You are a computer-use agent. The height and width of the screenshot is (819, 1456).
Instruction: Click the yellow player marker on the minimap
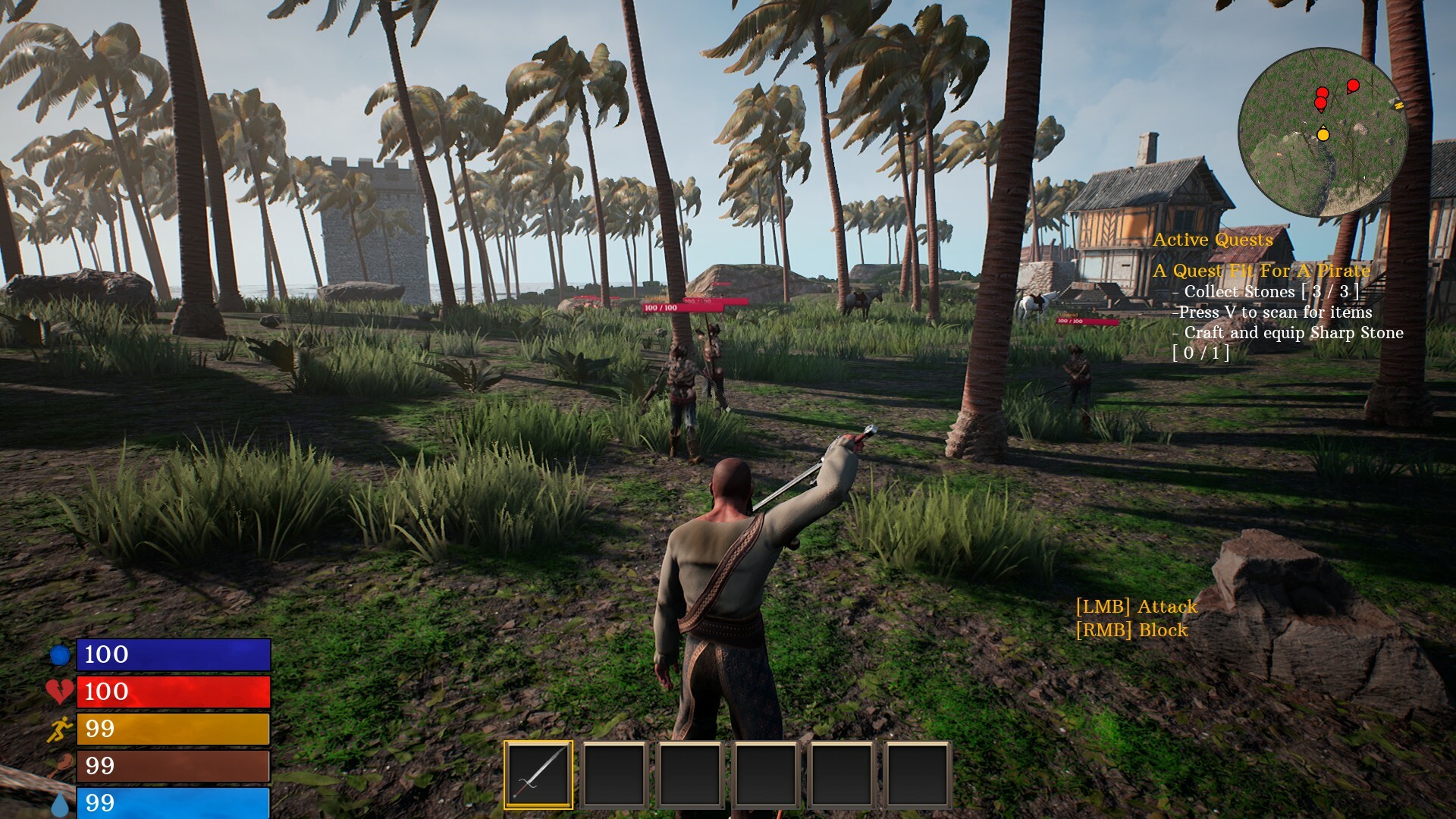1322,135
